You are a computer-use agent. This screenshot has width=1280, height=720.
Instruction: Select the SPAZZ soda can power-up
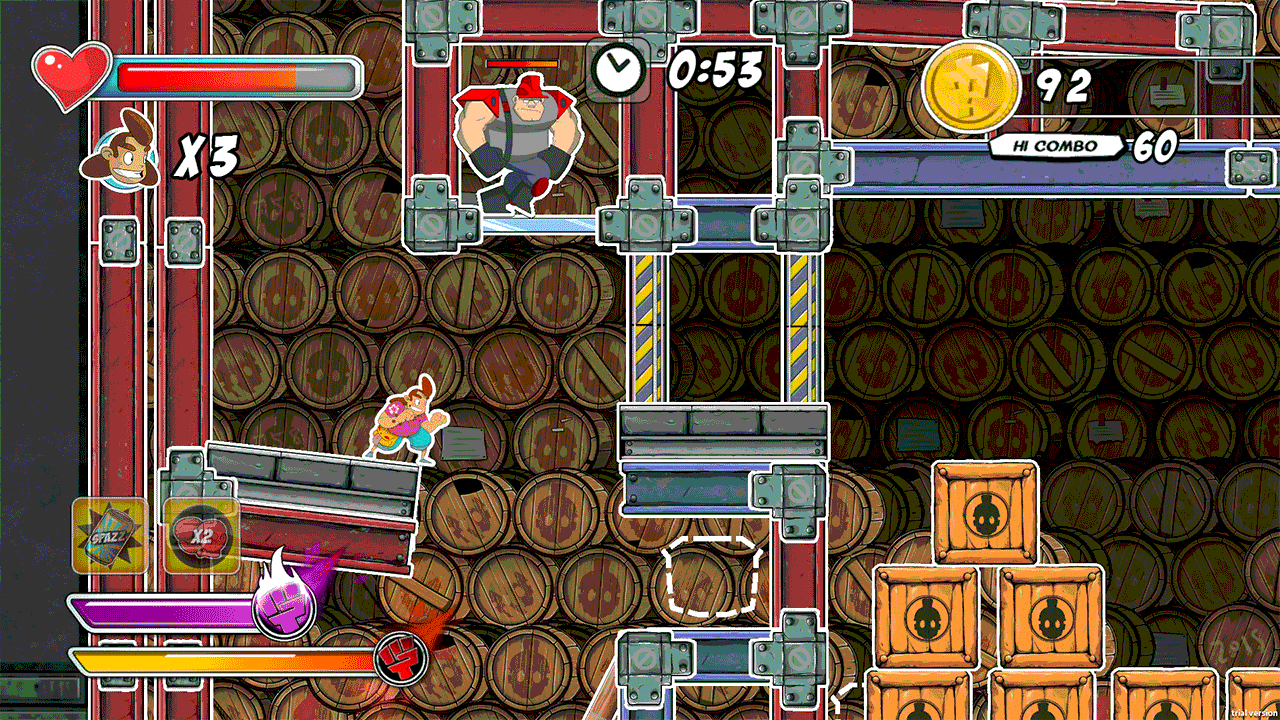110,536
